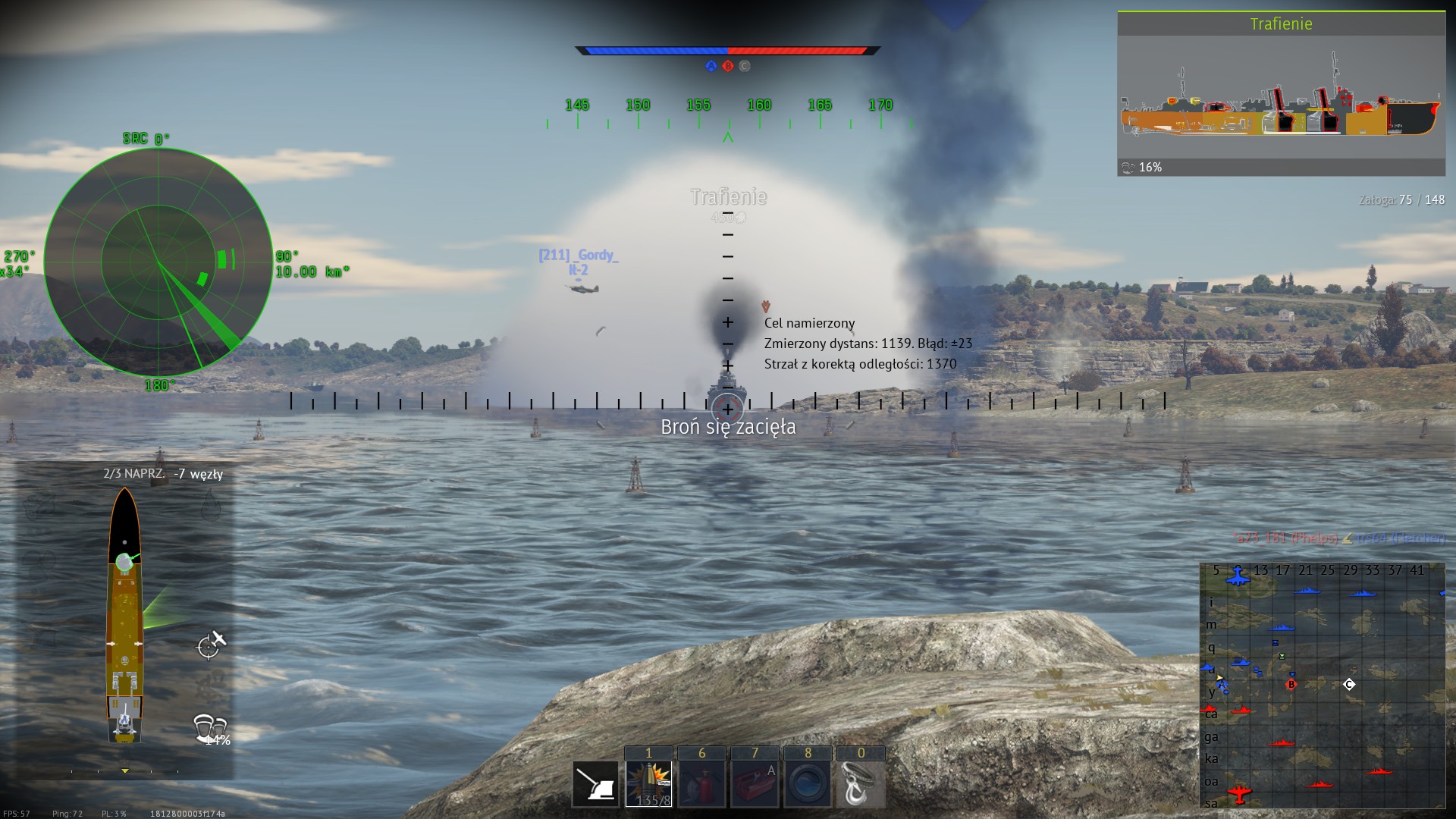Activate the porthole water pumping action
Image resolution: width=1456 pixels, height=819 pixels.
[808, 783]
